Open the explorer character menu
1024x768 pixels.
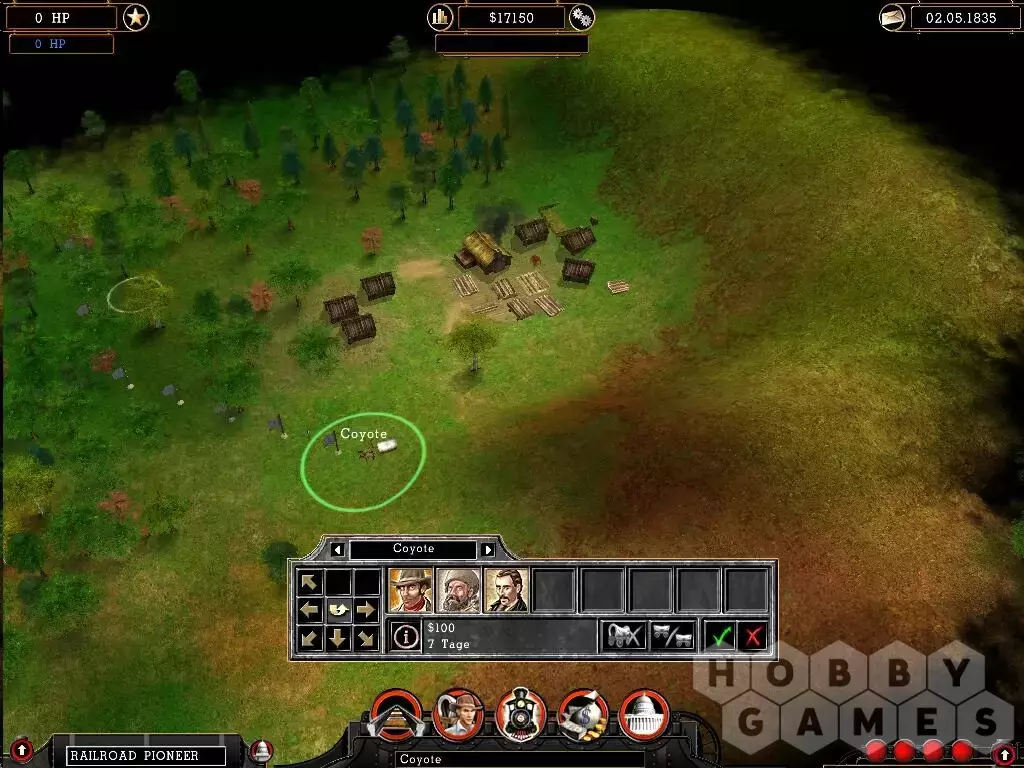point(459,714)
